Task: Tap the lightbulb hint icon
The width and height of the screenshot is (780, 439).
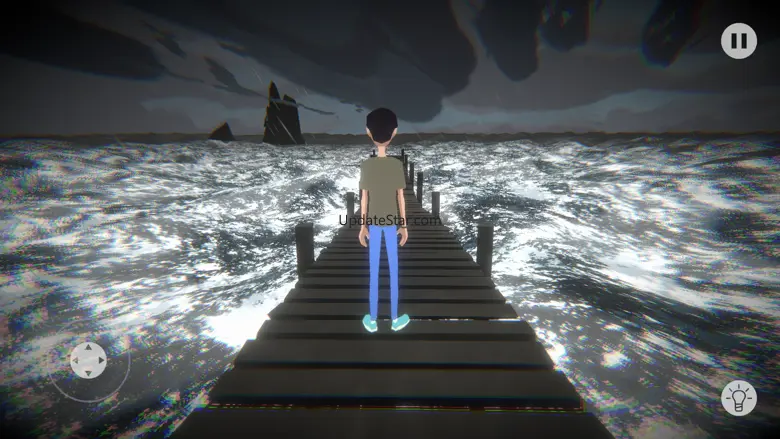Action: pyautogui.click(x=738, y=397)
